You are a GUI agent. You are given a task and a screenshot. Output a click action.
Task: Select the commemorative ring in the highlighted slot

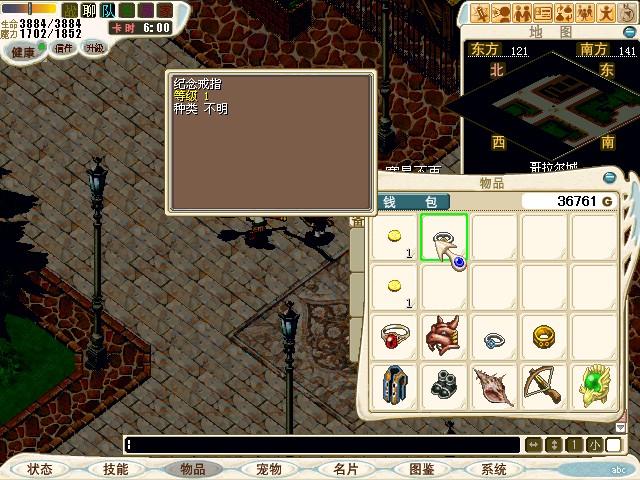pos(444,238)
